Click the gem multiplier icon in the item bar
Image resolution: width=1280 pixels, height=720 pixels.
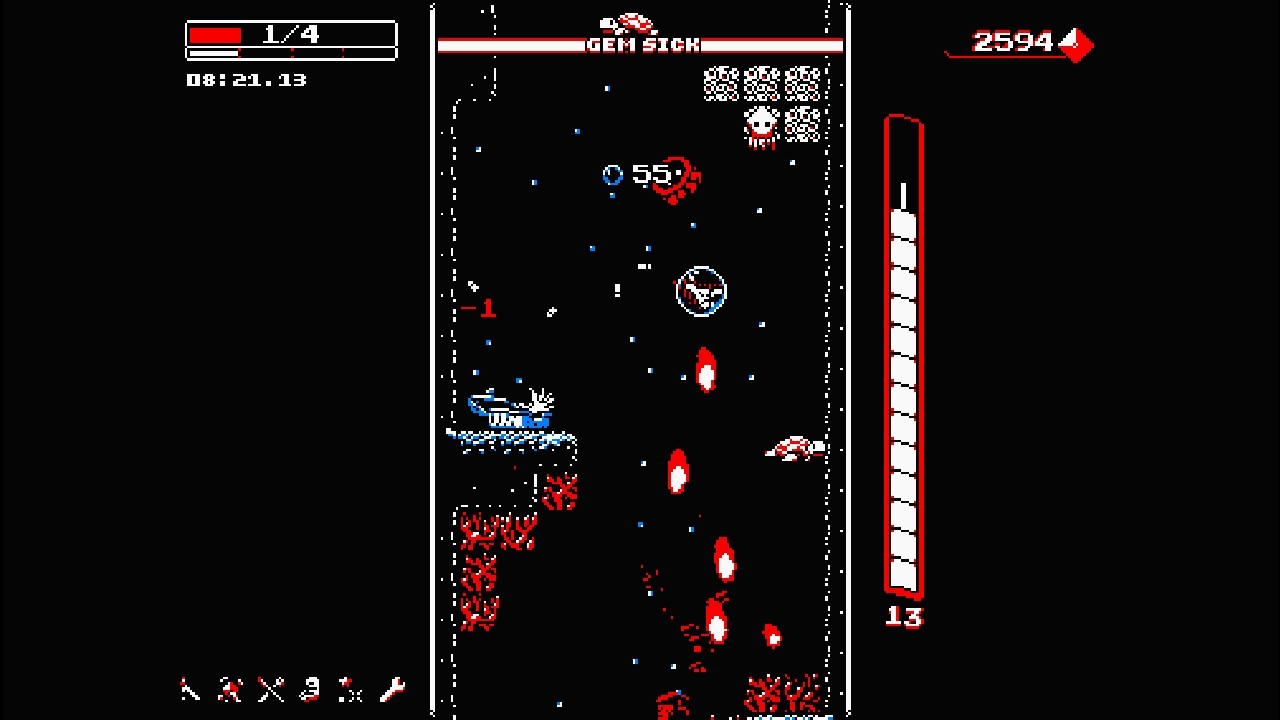(310, 690)
